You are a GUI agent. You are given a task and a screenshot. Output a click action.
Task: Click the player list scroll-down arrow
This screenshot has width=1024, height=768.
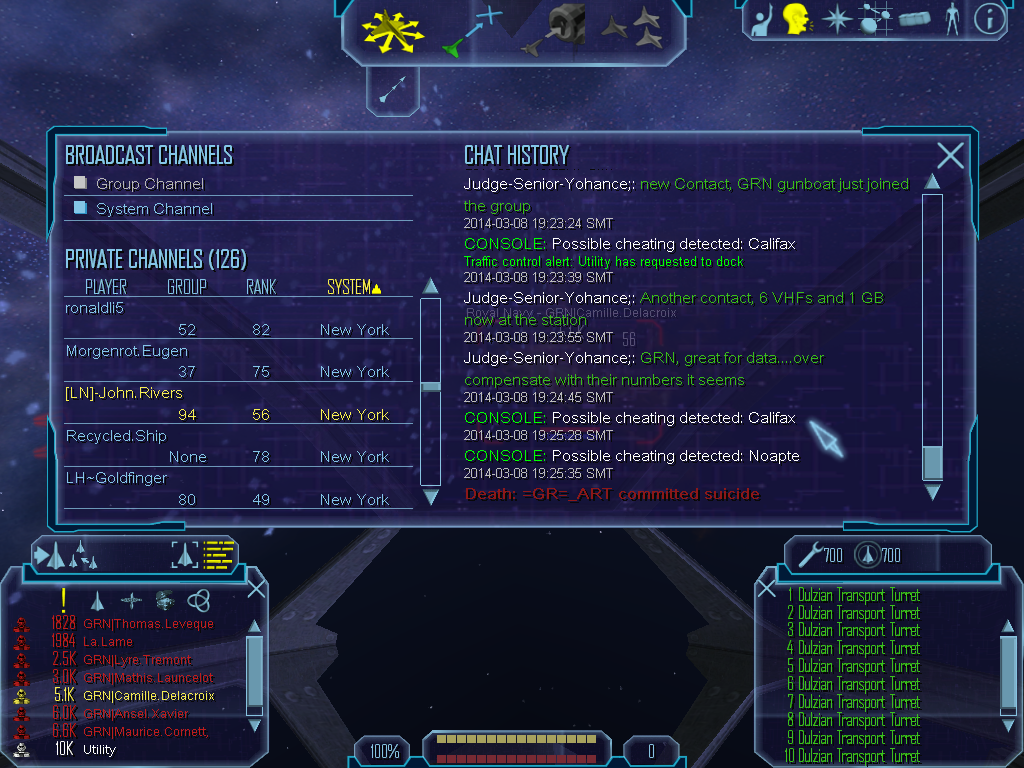tap(431, 496)
